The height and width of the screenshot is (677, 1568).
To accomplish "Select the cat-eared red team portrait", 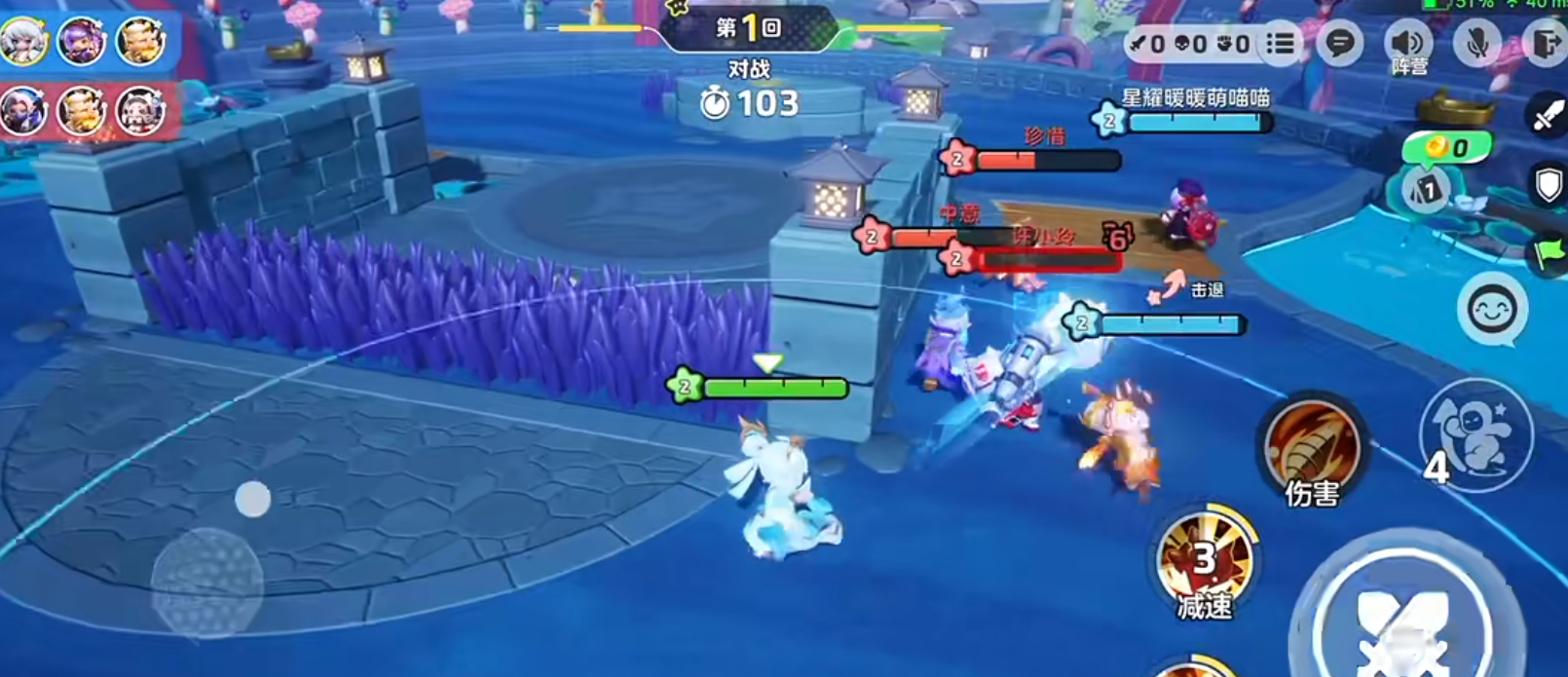I will 141,112.
